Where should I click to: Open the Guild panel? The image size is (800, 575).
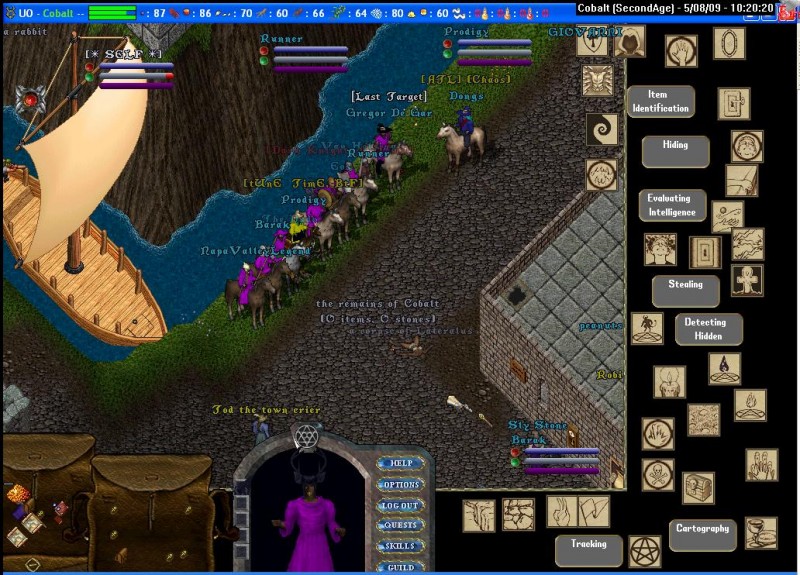click(401, 566)
